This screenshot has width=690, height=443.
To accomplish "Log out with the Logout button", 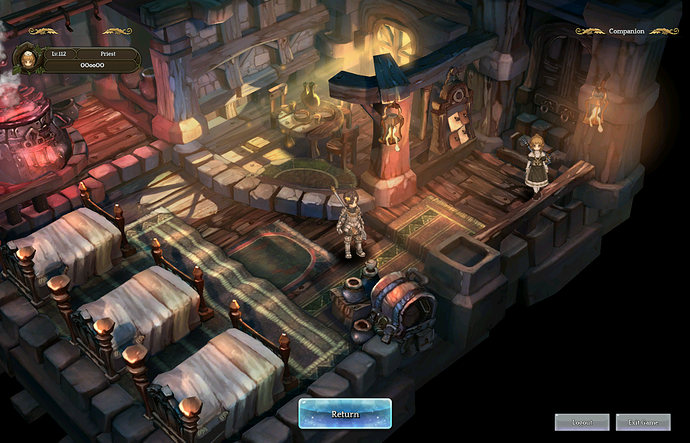I will coord(582,422).
